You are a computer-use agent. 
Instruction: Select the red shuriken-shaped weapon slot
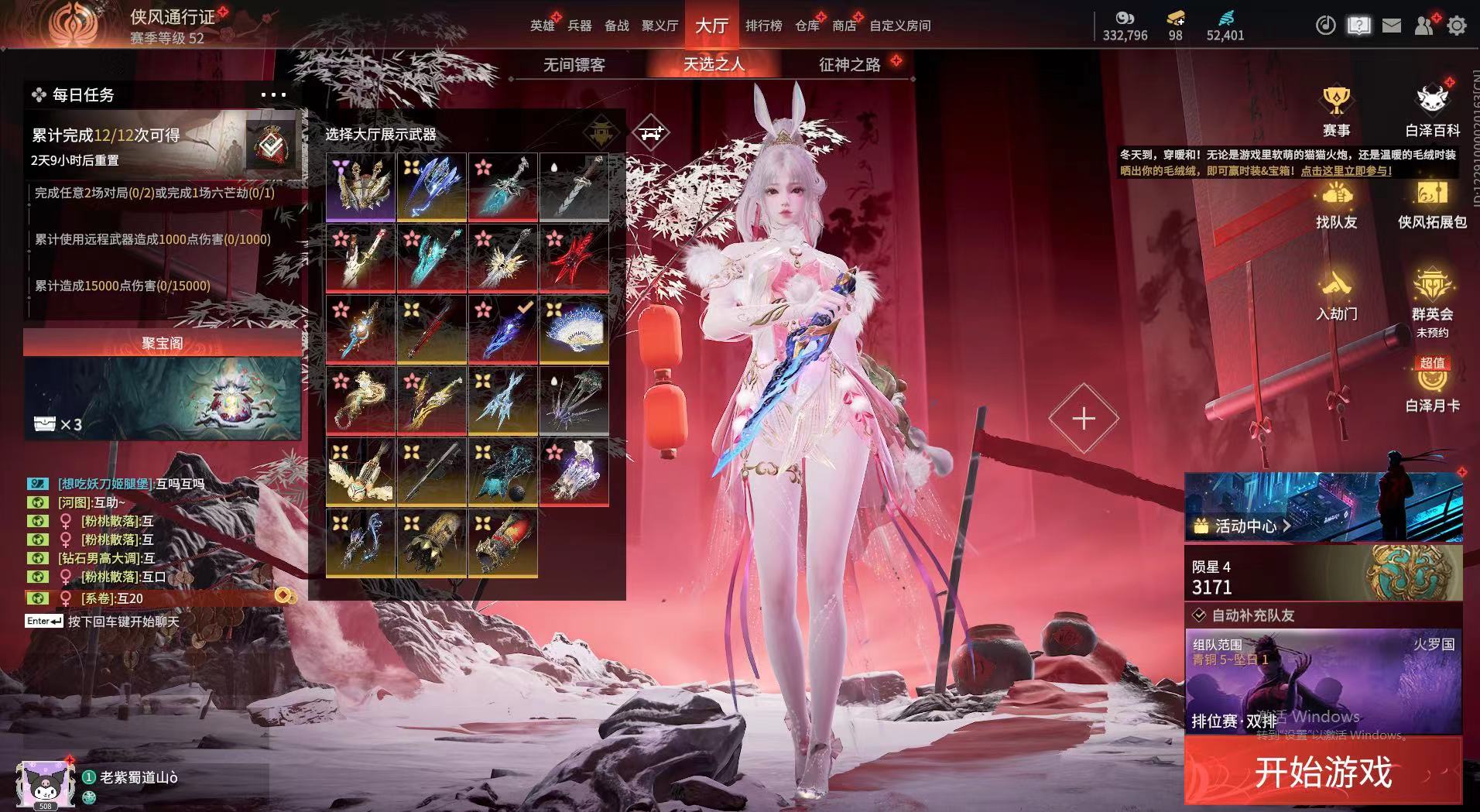[574, 258]
